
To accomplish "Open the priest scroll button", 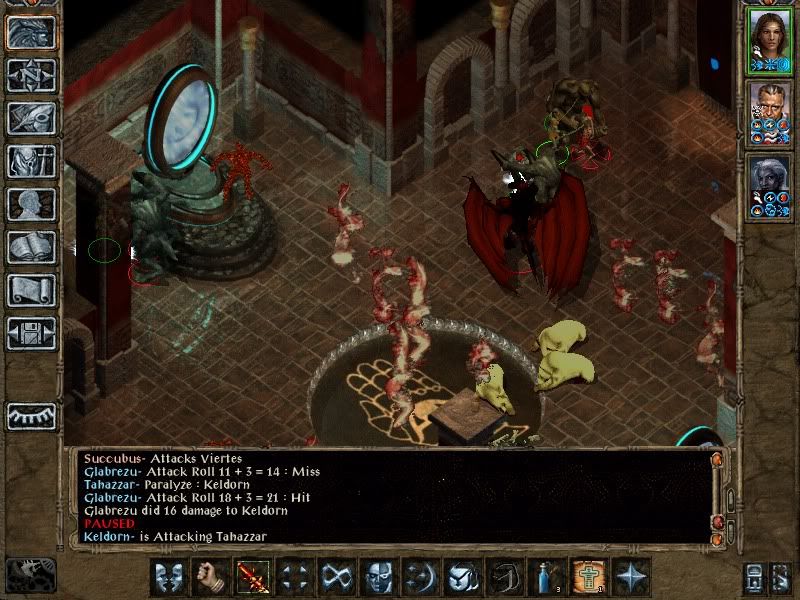I will click(x=31, y=290).
